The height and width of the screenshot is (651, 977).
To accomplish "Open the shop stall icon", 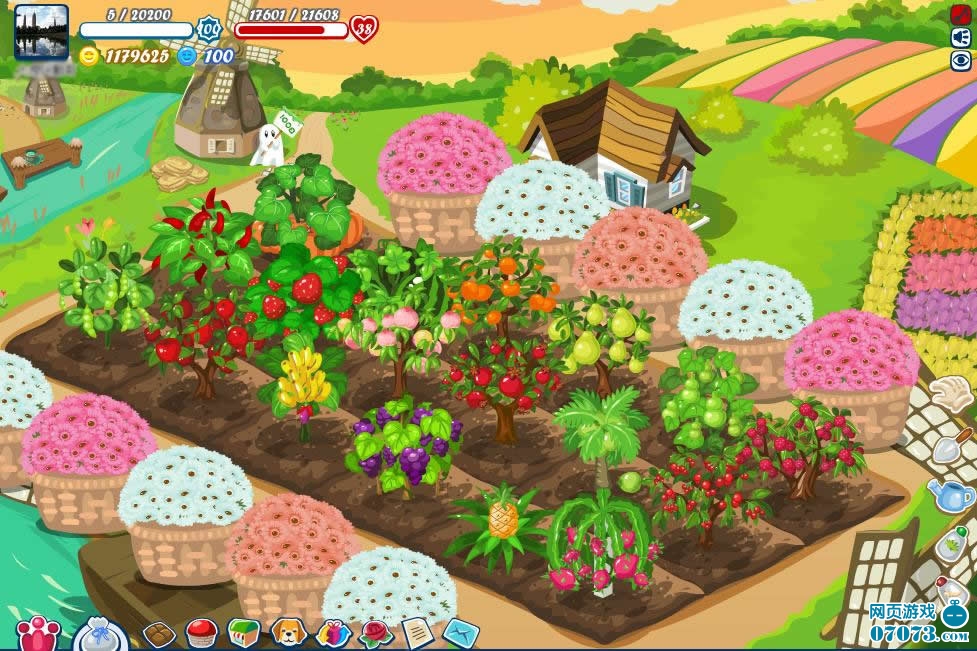I will pos(244,633).
